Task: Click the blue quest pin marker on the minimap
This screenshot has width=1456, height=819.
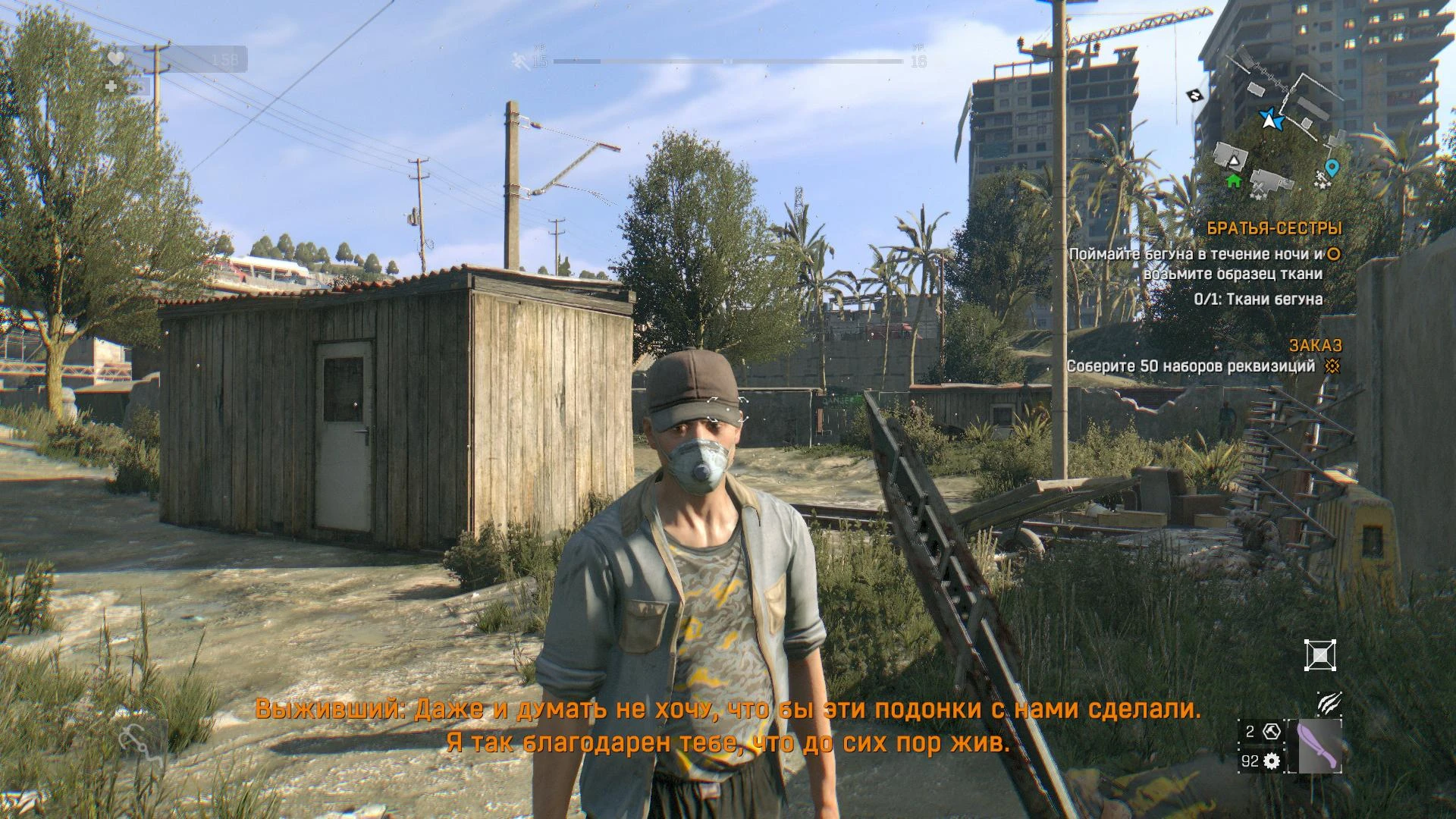Action: [x=1332, y=168]
